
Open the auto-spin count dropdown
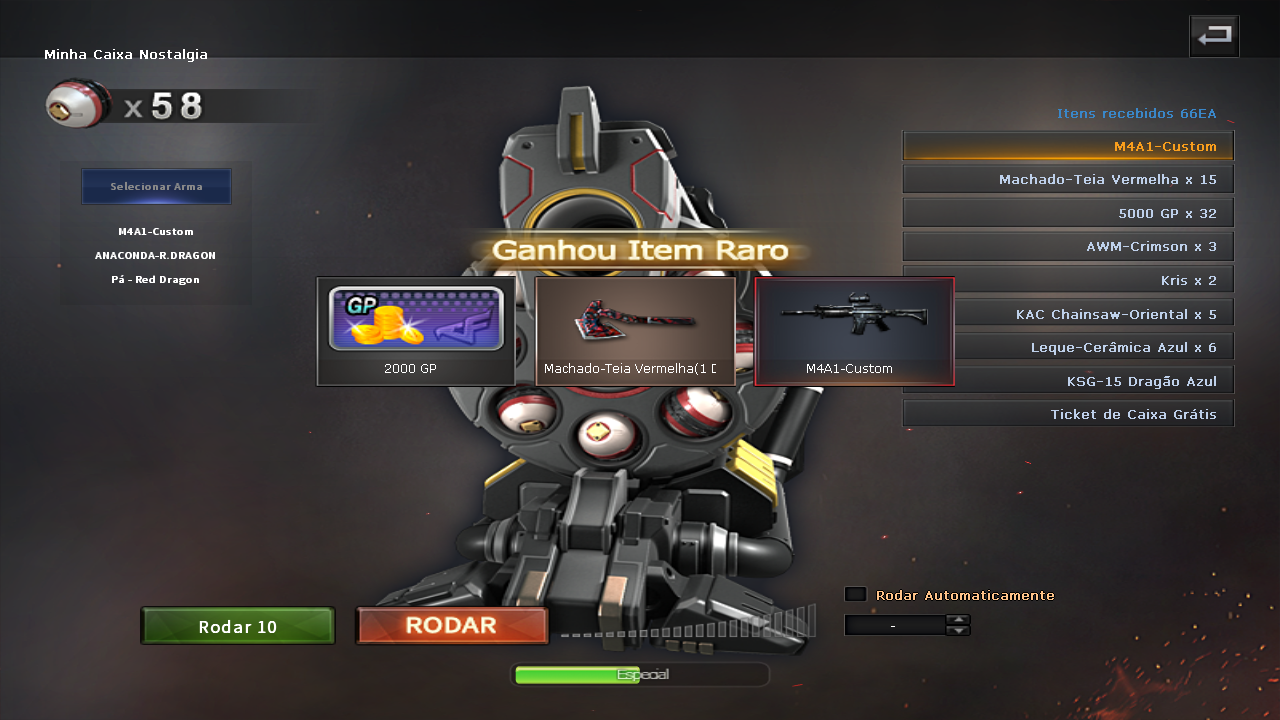pos(893,624)
